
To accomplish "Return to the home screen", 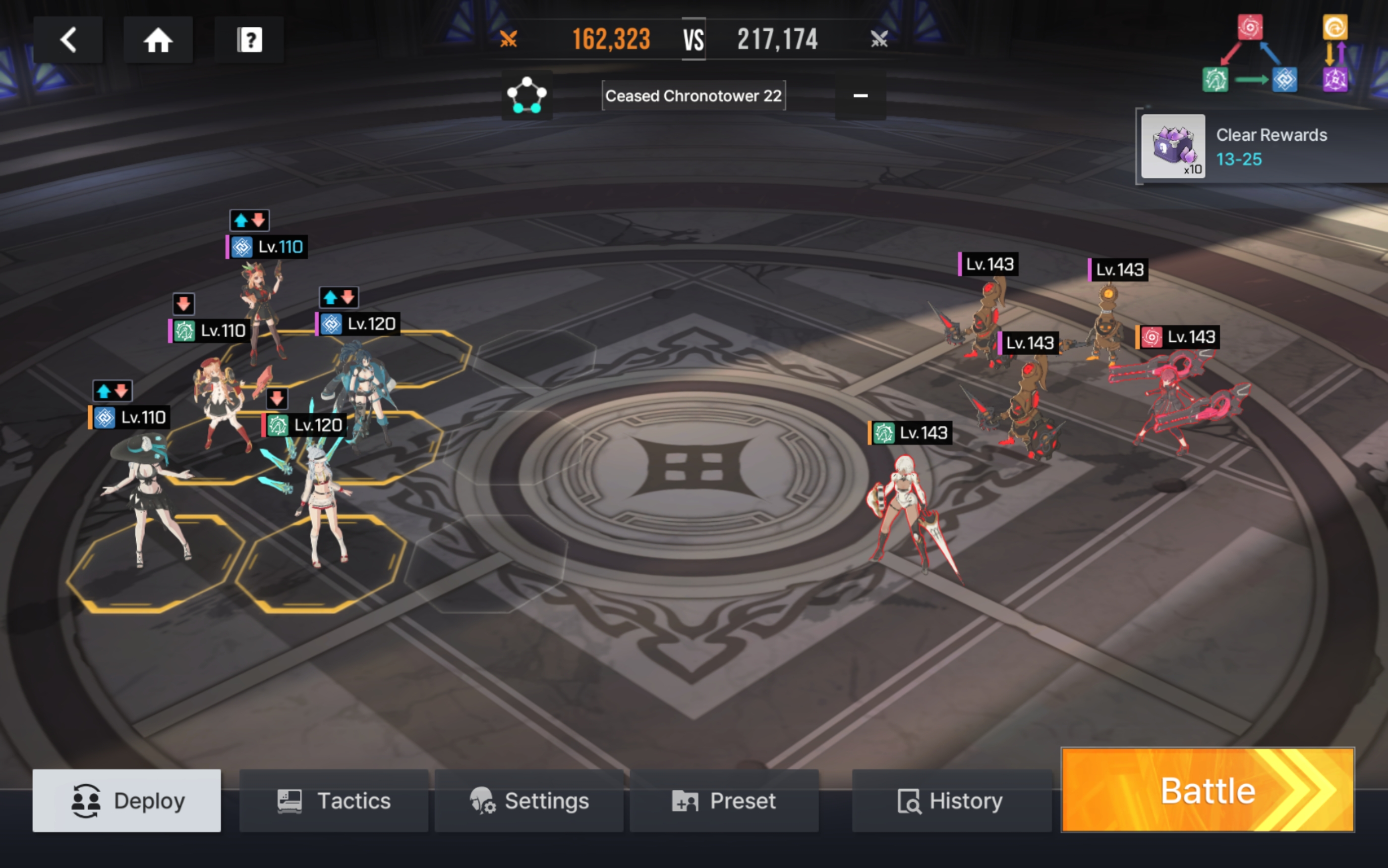I will [x=158, y=40].
